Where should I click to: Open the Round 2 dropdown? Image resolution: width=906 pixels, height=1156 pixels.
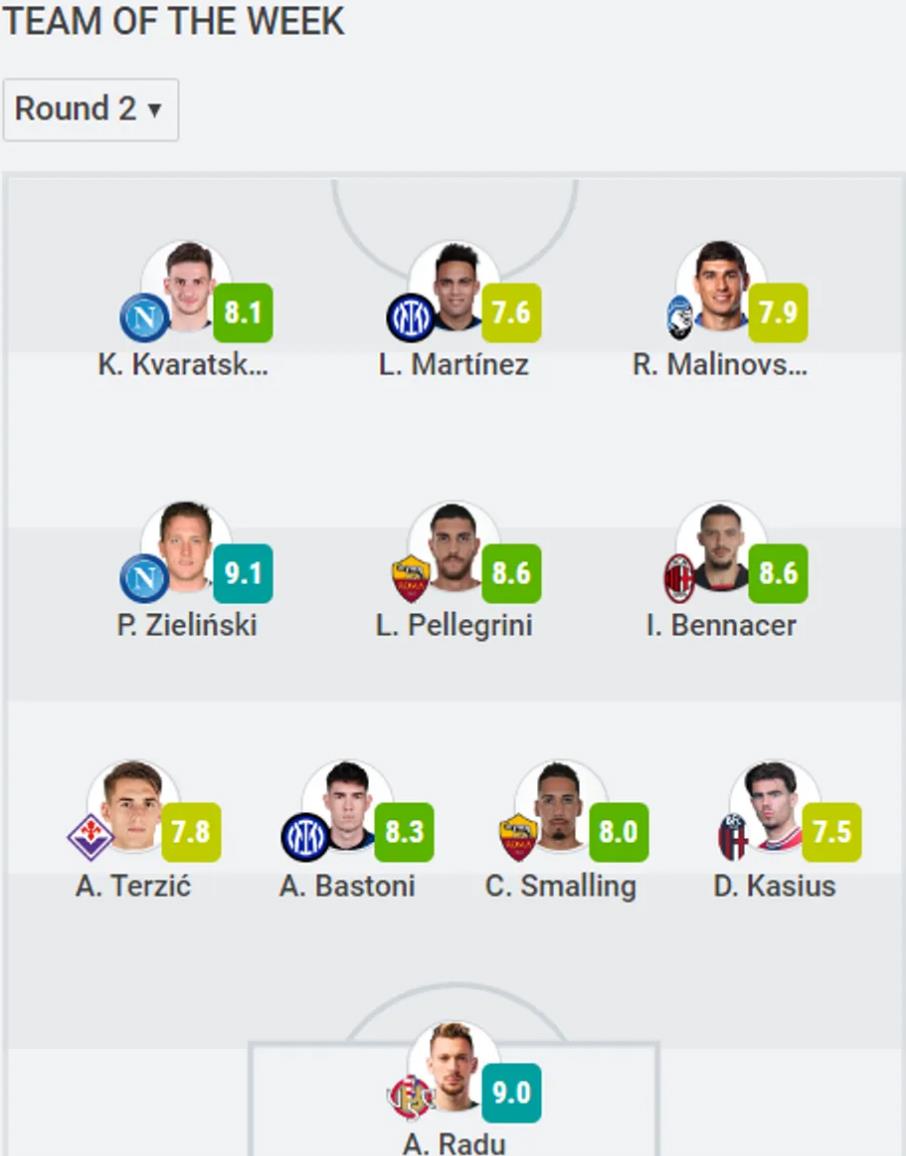[x=90, y=109]
